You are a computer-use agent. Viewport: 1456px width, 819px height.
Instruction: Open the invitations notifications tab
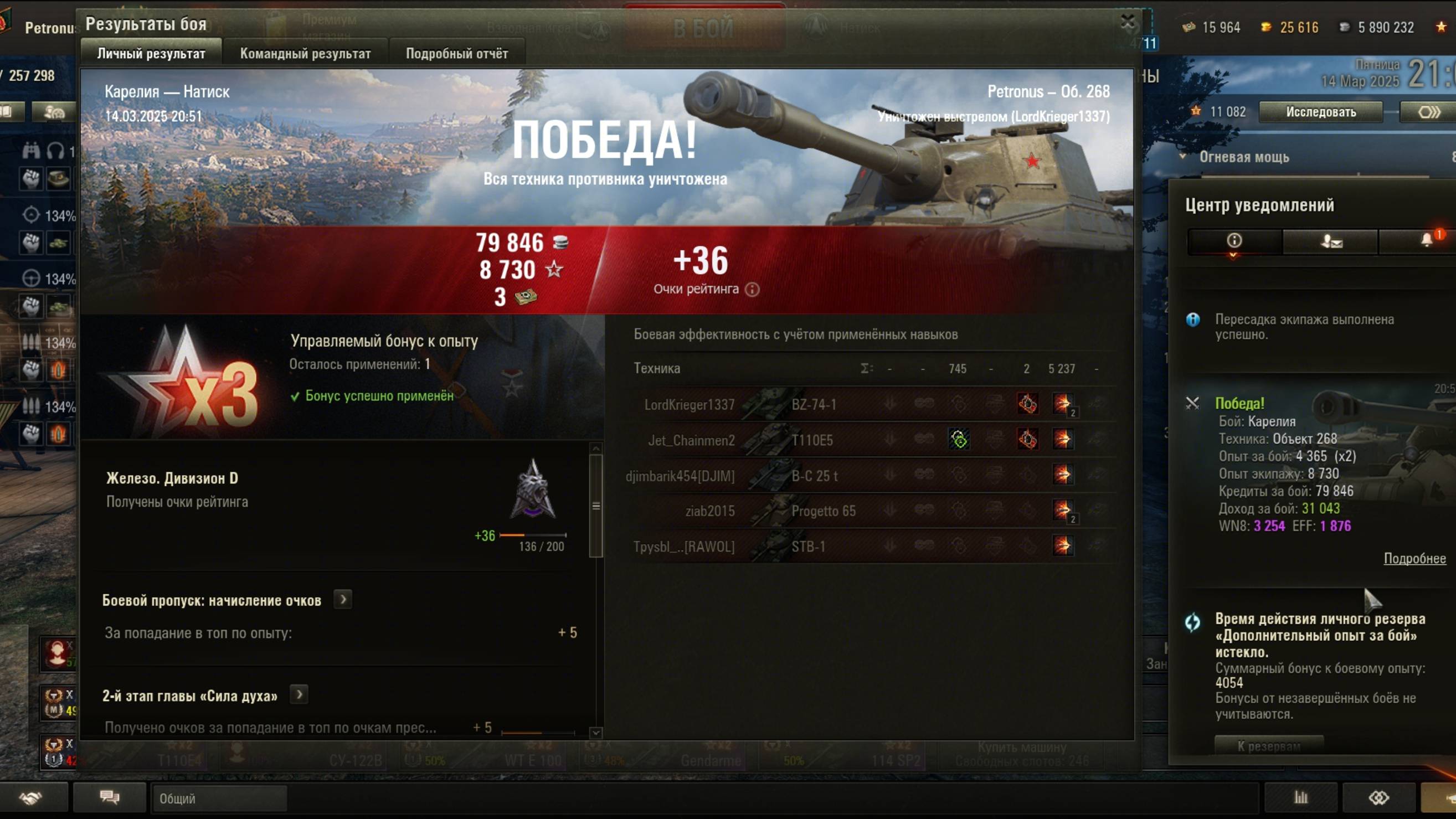(1330, 241)
